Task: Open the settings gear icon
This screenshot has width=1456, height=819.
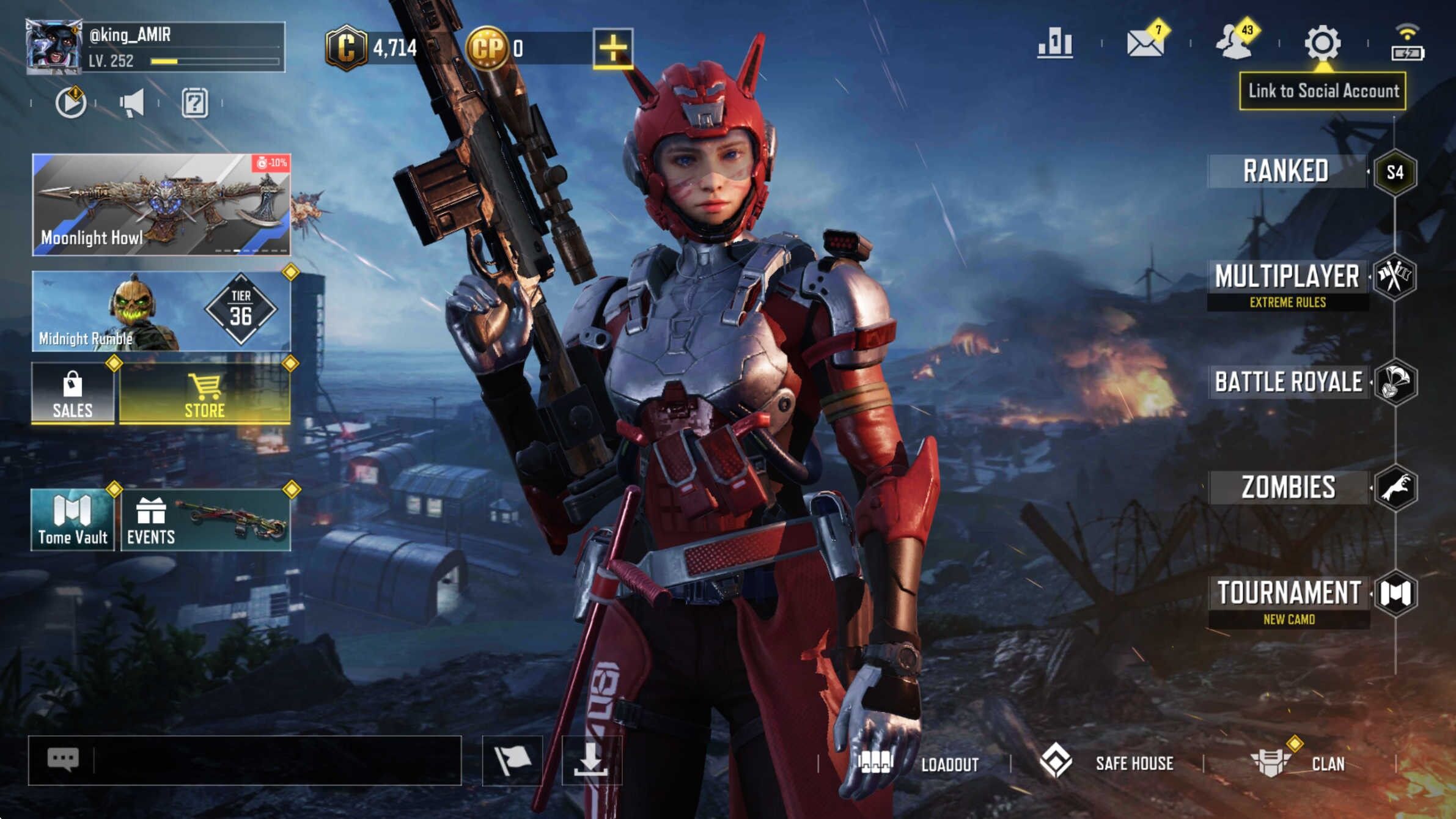Action: (x=1323, y=43)
